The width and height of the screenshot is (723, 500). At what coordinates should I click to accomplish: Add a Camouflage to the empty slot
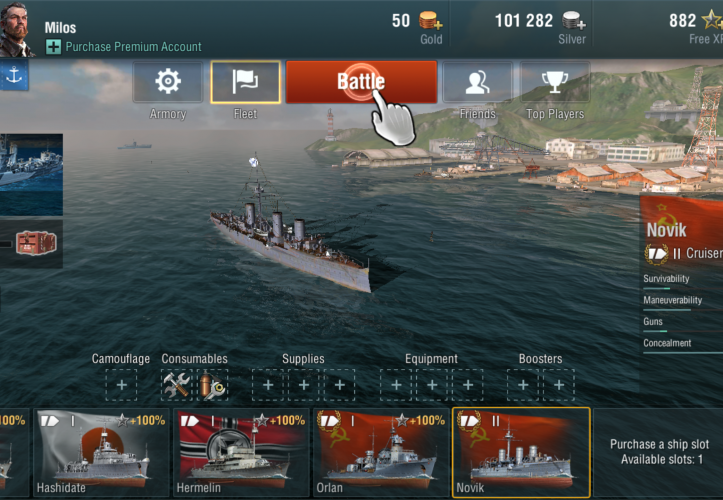[121, 384]
